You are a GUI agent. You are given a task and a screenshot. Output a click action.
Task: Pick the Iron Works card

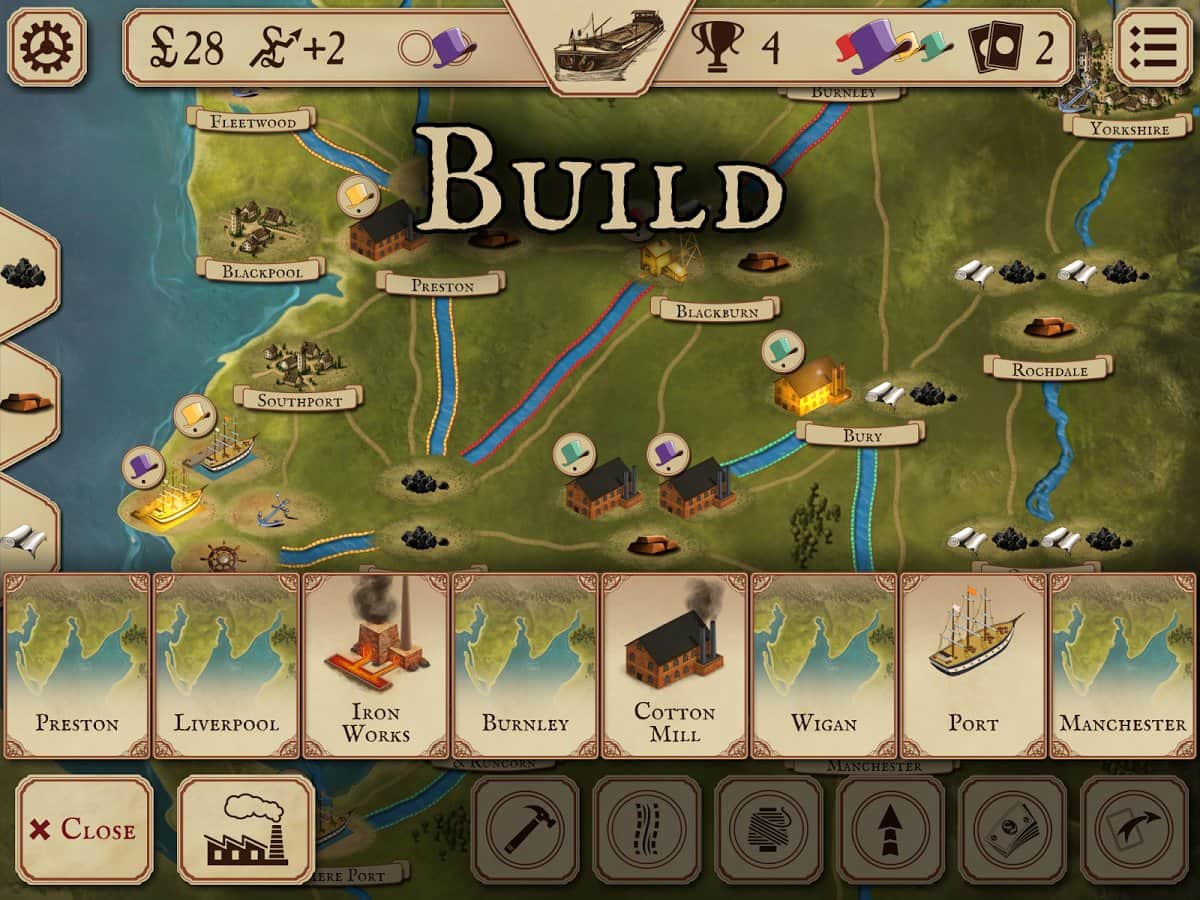click(376, 665)
